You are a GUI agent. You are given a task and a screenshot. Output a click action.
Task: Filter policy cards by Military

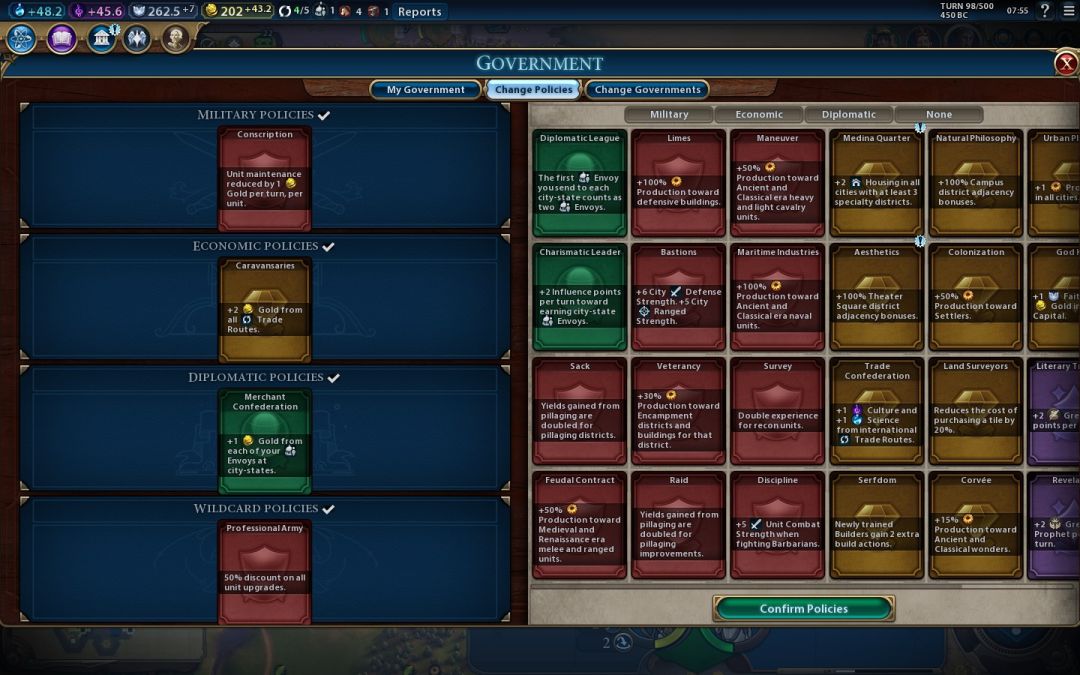(x=669, y=114)
